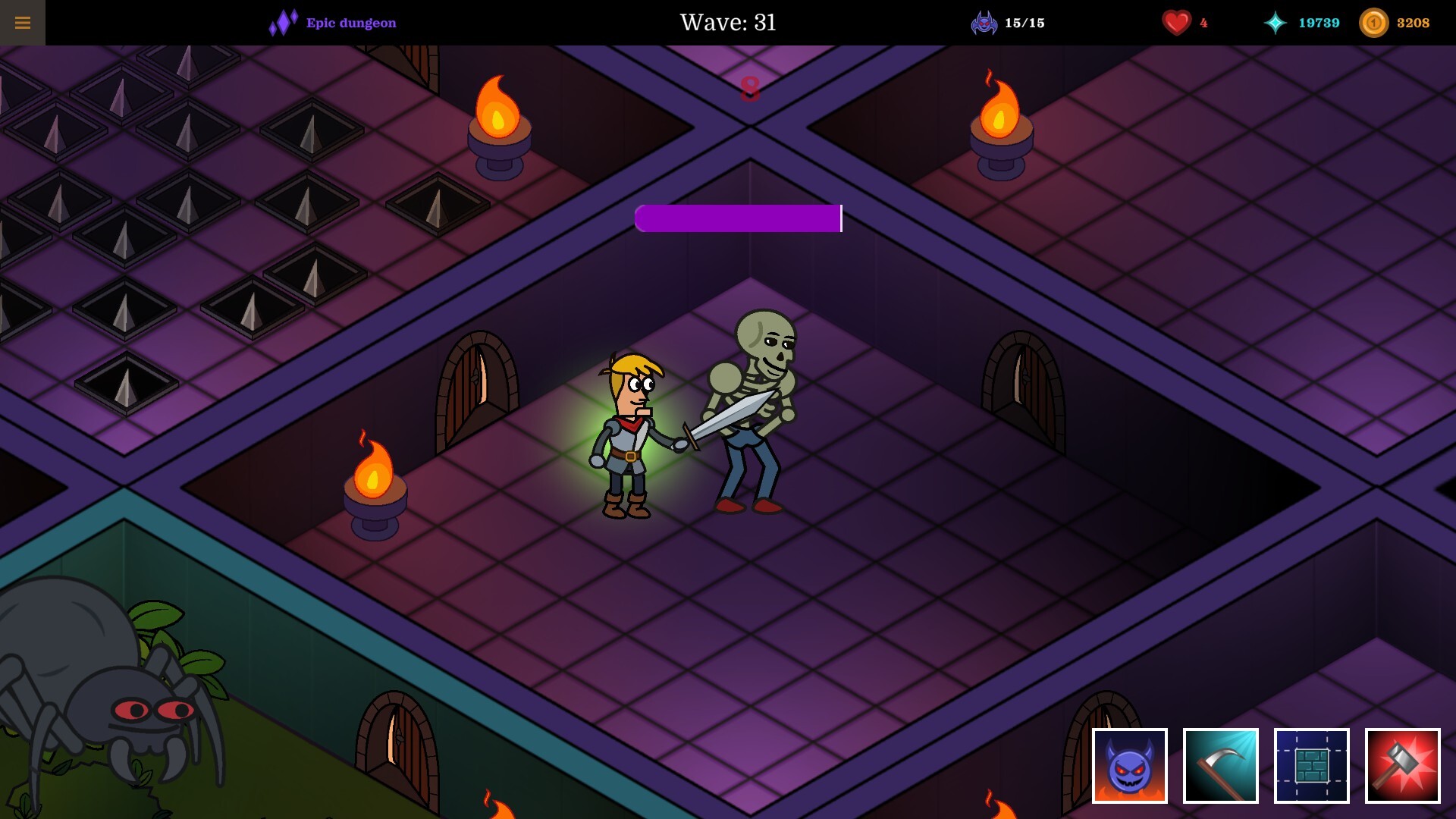Click the cyan diamond currency icon
Viewport: 1456px width, 819px height.
point(1276,23)
